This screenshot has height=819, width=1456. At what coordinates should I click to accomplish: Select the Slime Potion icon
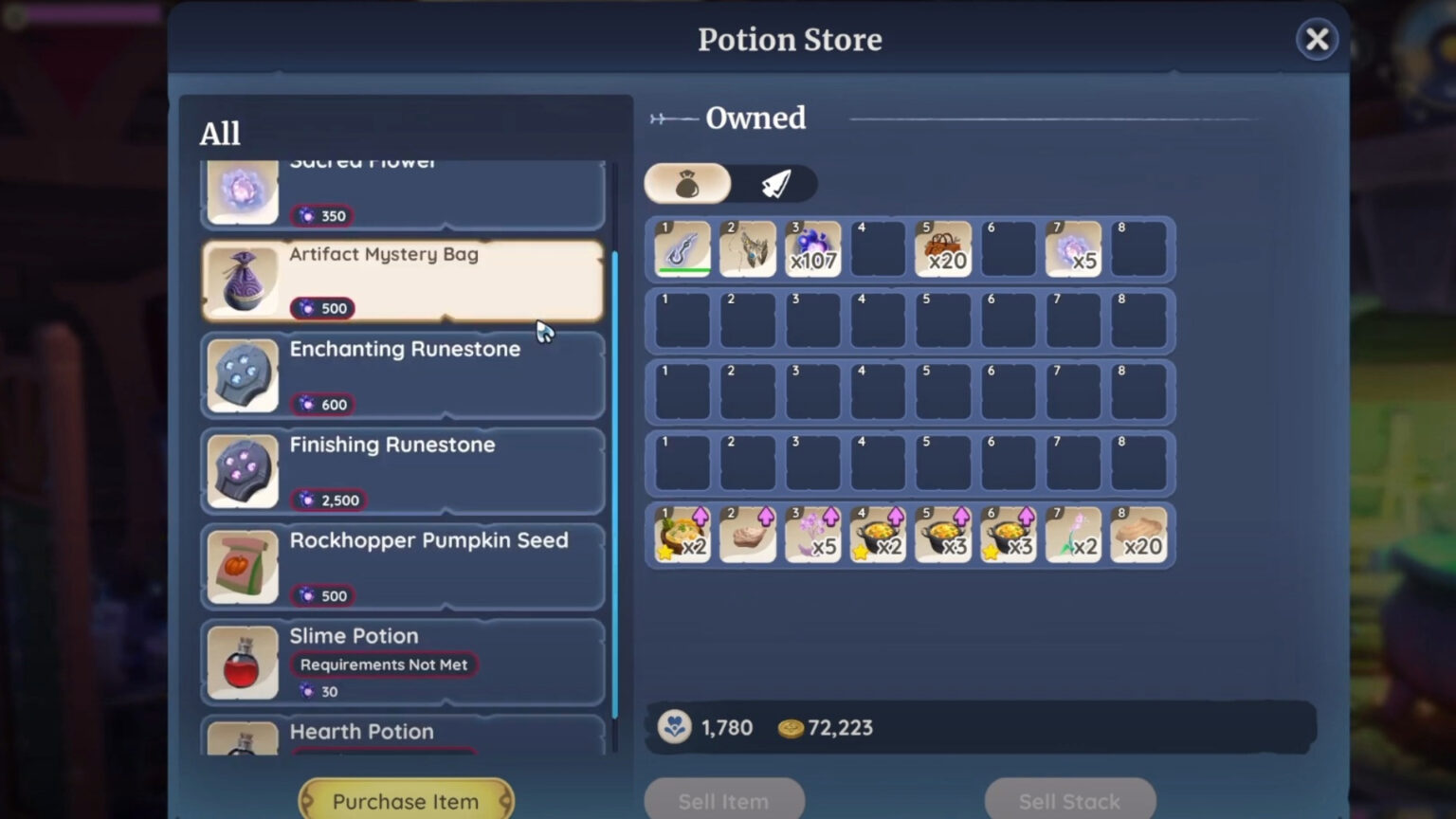[242, 662]
